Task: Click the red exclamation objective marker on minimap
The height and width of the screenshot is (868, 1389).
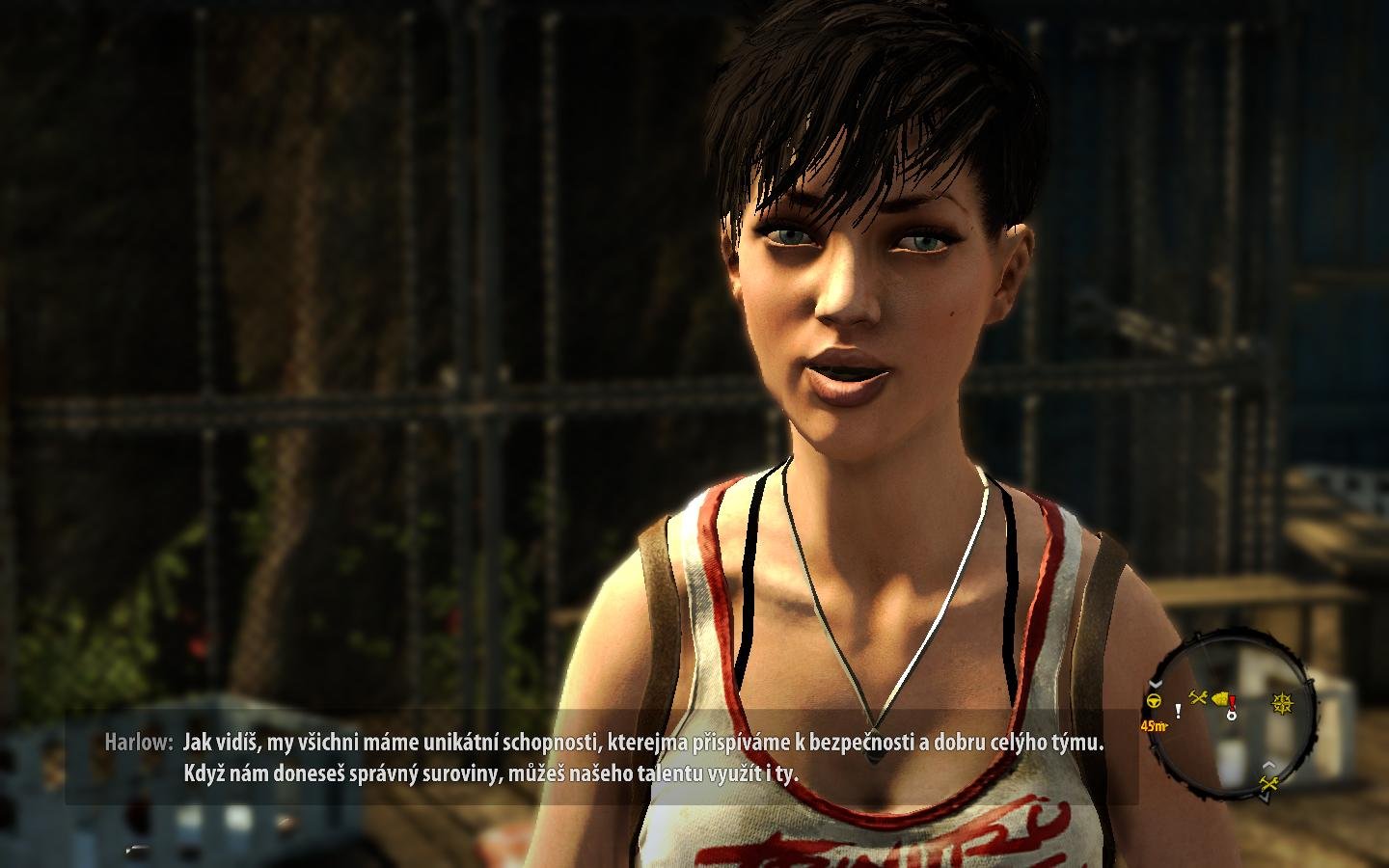Action: tap(1232, 703)
